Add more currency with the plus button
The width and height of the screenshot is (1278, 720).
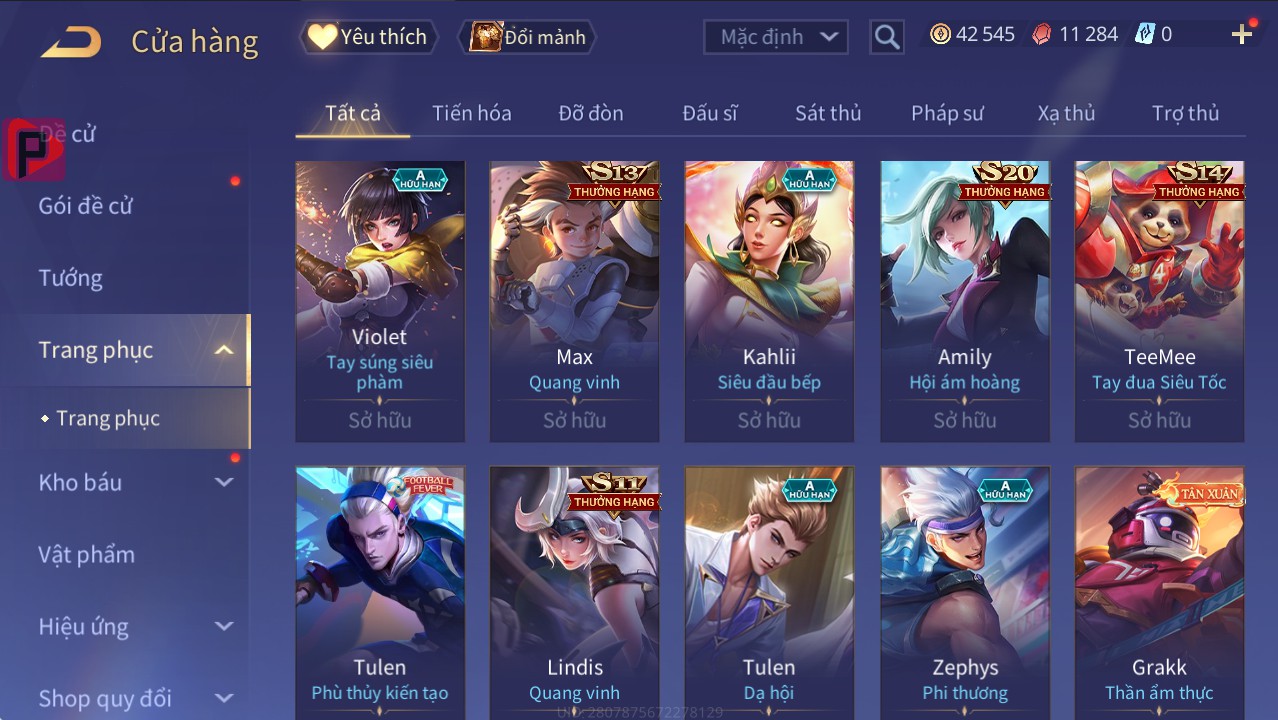(x=1242, y=35)
